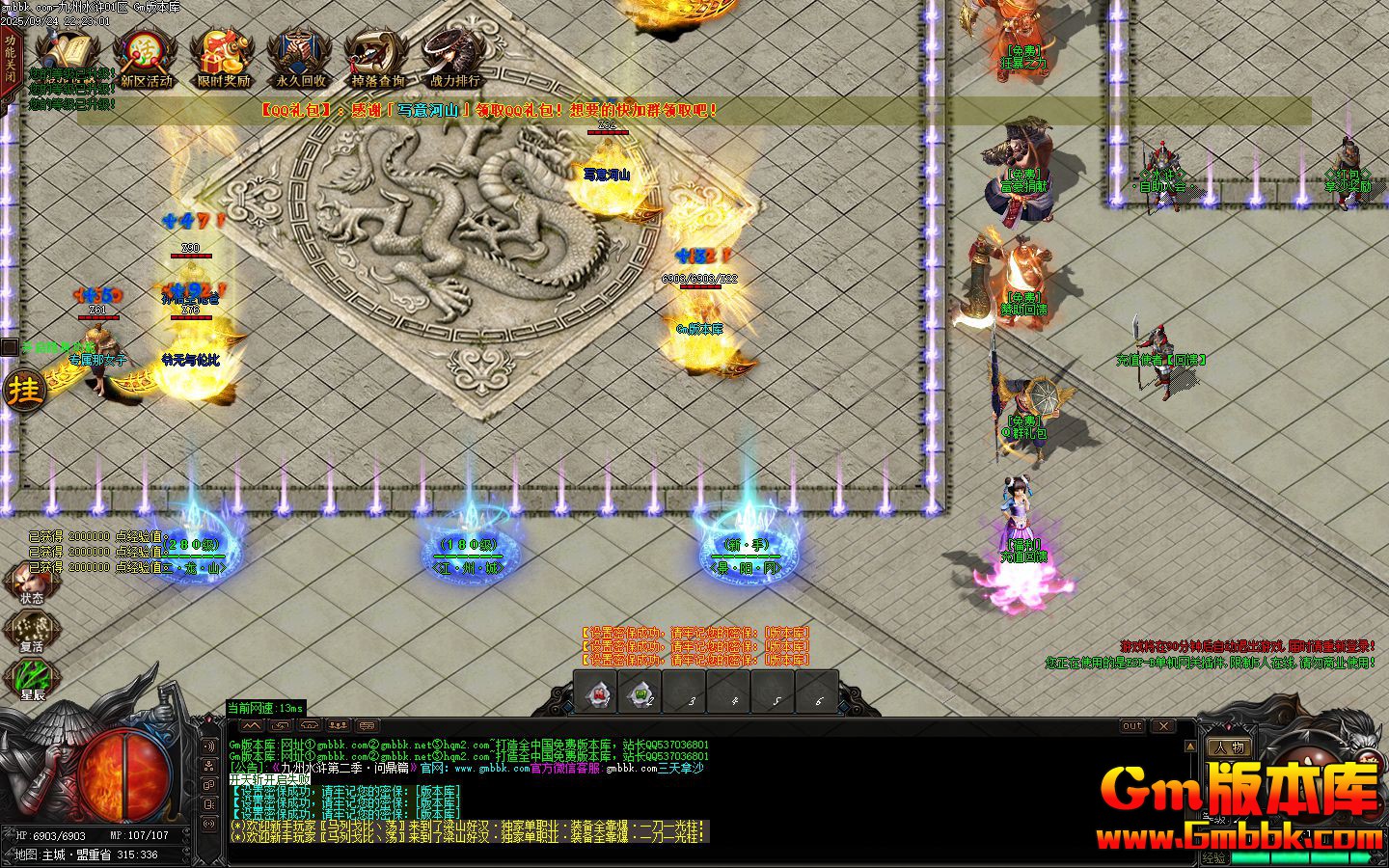Image resolution: width=1389 pixels, height=868 pixels.
Task: Toggle the speaker icon beside the chat window
Action: (x=208, y=746)
